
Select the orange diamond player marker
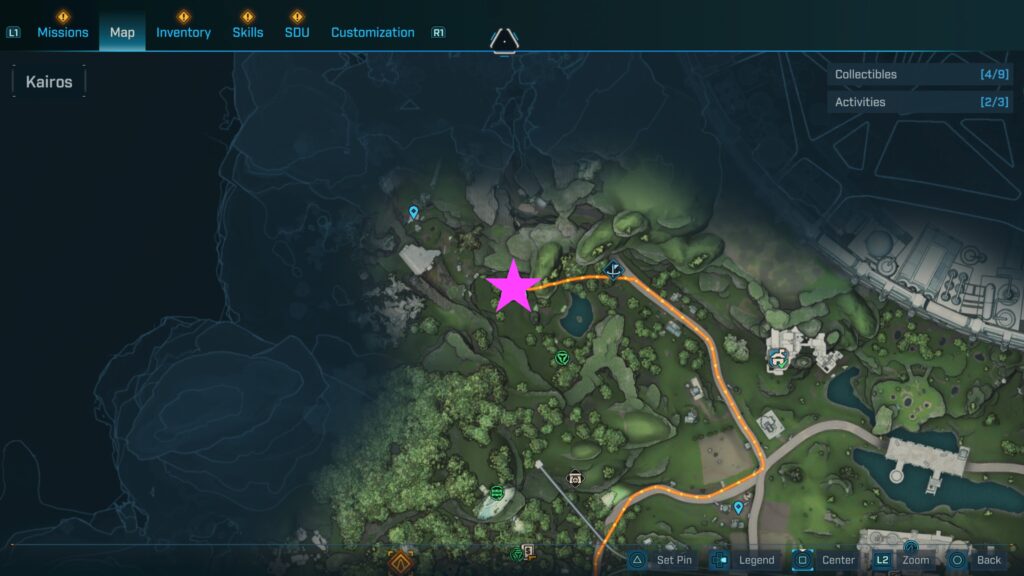tap(402, 561)
